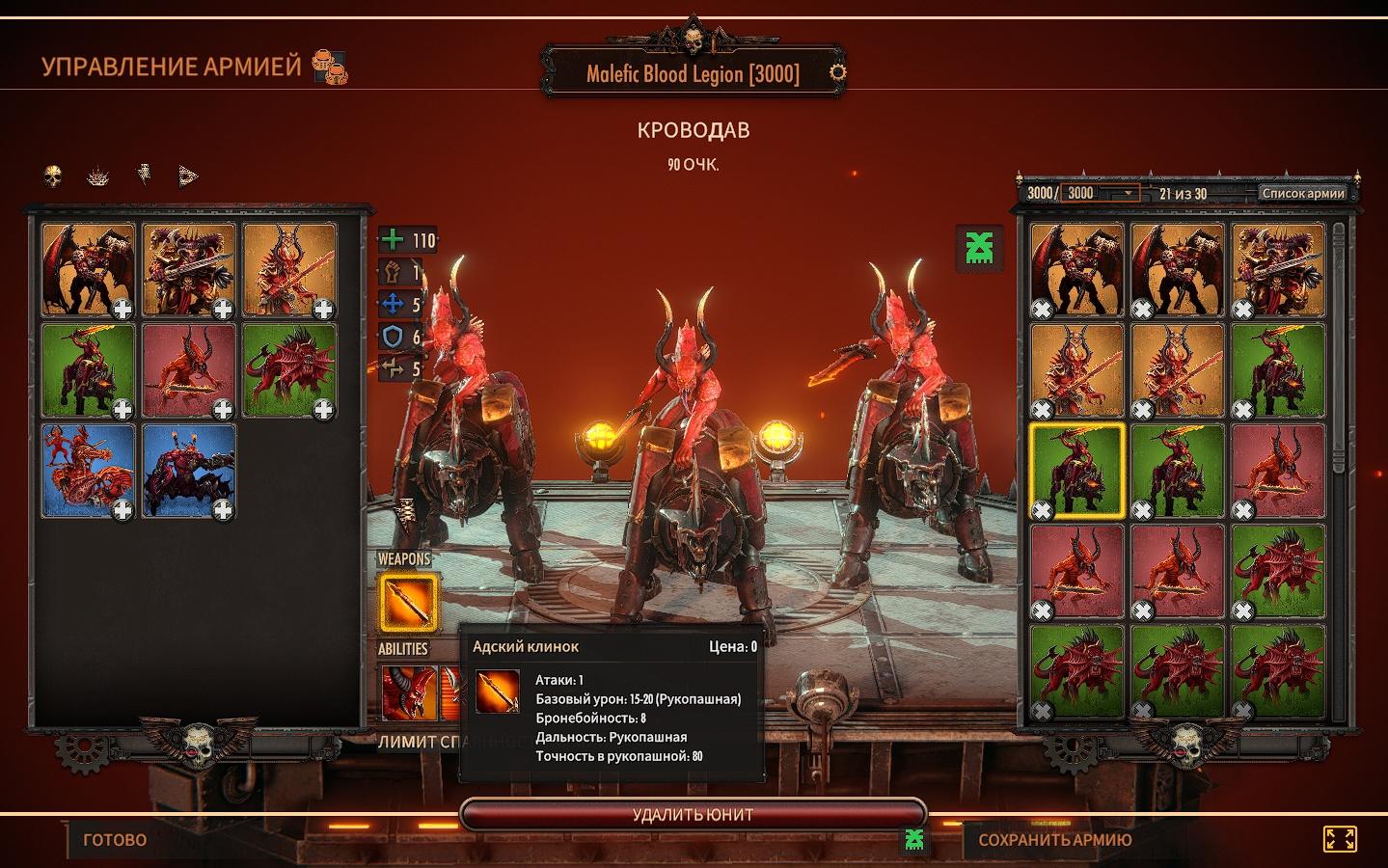
Task: Click the coins icon beside Управление армией
Action: coord(330,68)
